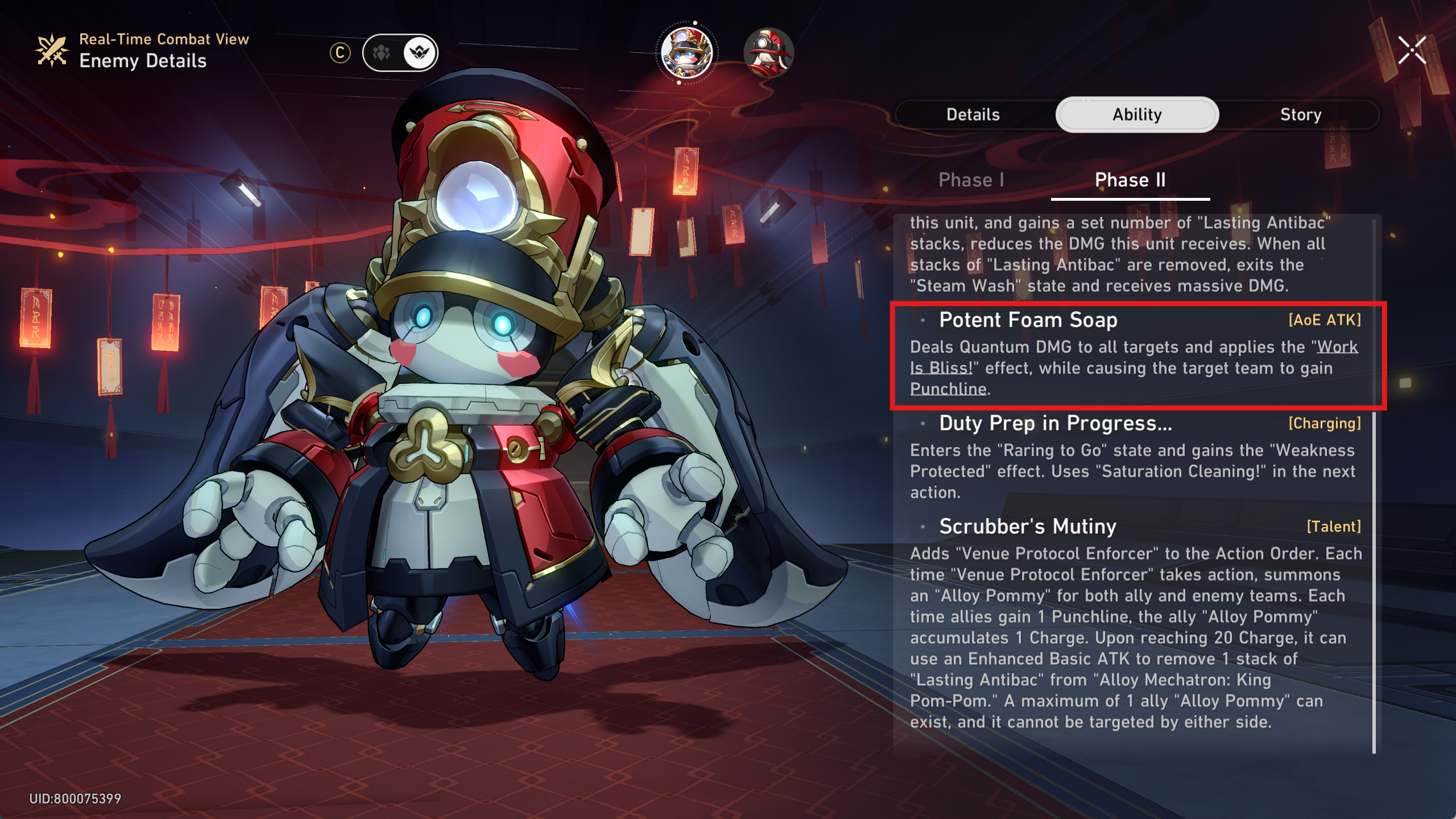Select the first enemy portrait with white dome
This screenshot has width=1456, height=819.
click(x=687, y=53)
